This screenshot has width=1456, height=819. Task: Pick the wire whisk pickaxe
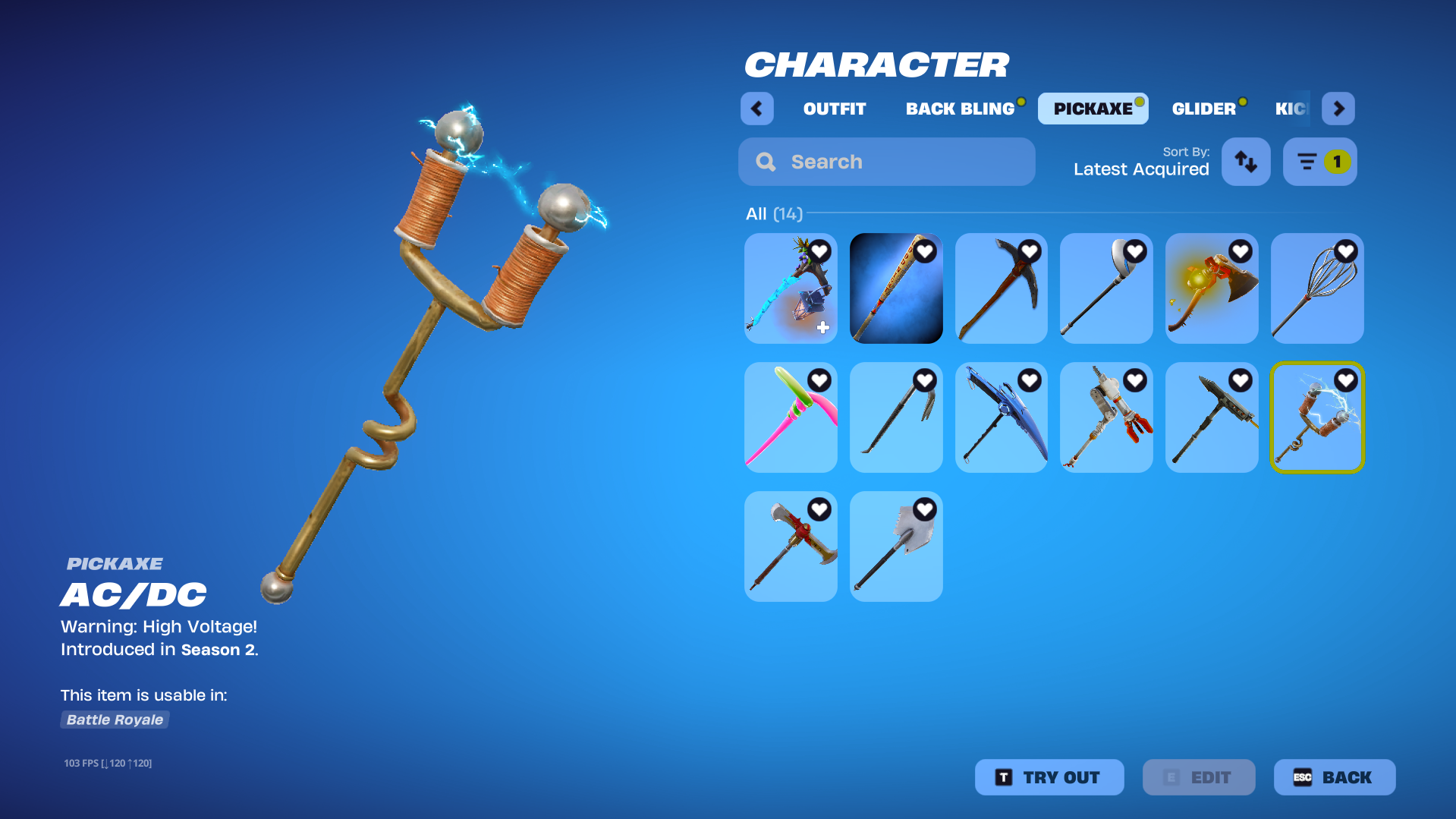pyautogui.click(x=1317, y=288)
